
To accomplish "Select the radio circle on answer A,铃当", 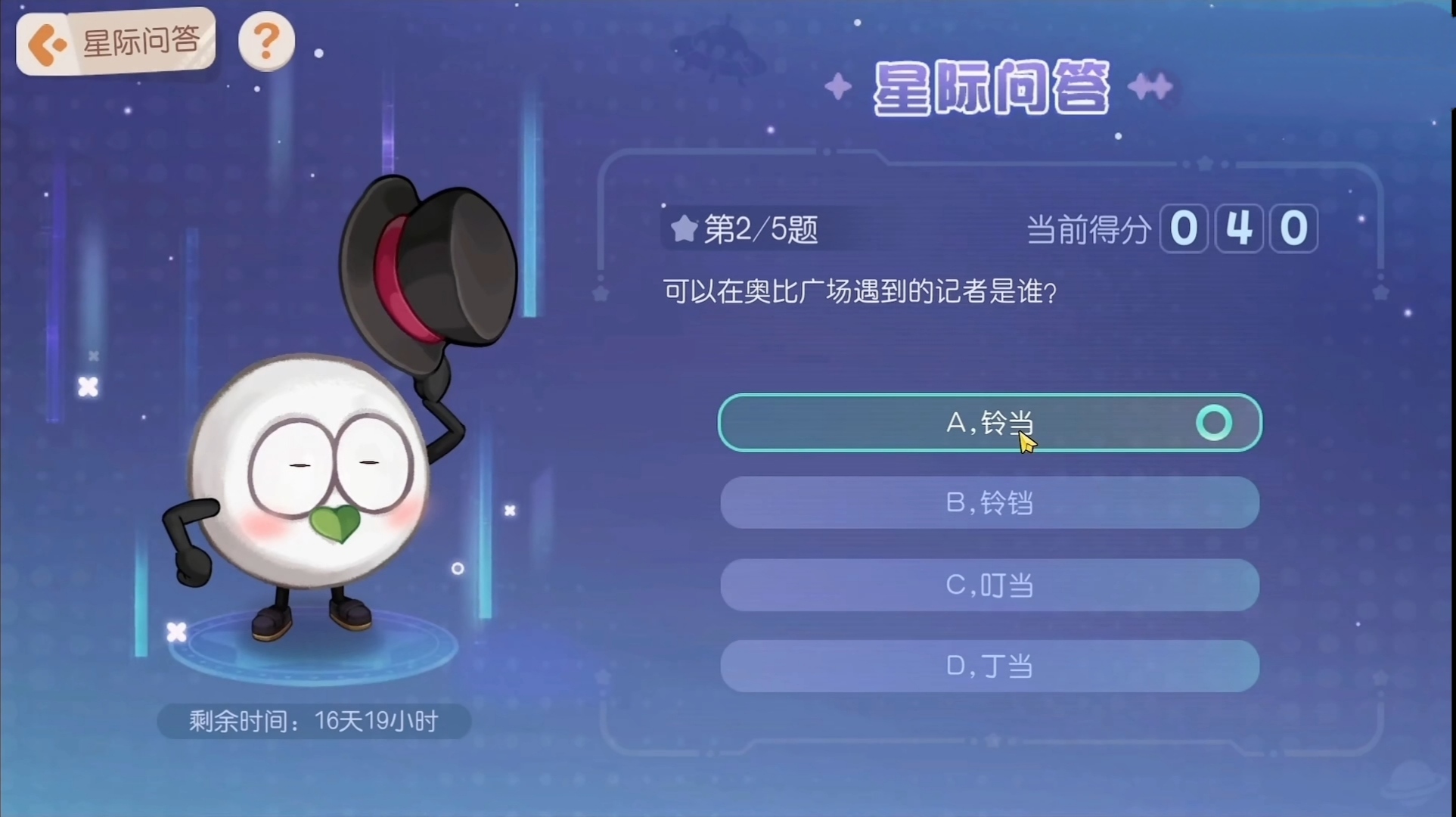I will coord(1213,422).
